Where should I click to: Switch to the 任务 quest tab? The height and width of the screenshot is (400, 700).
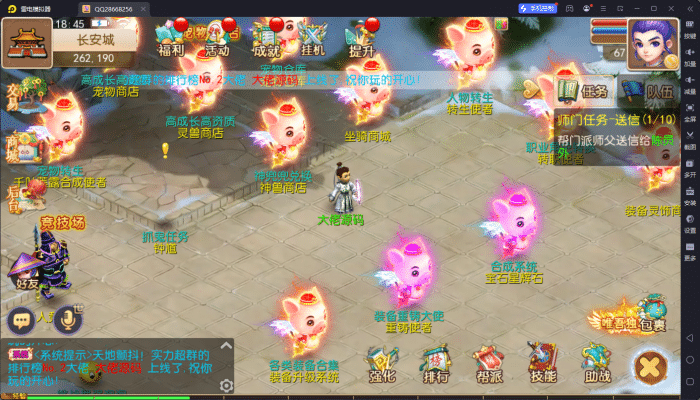pyautogui.click(x=584, y=92)
